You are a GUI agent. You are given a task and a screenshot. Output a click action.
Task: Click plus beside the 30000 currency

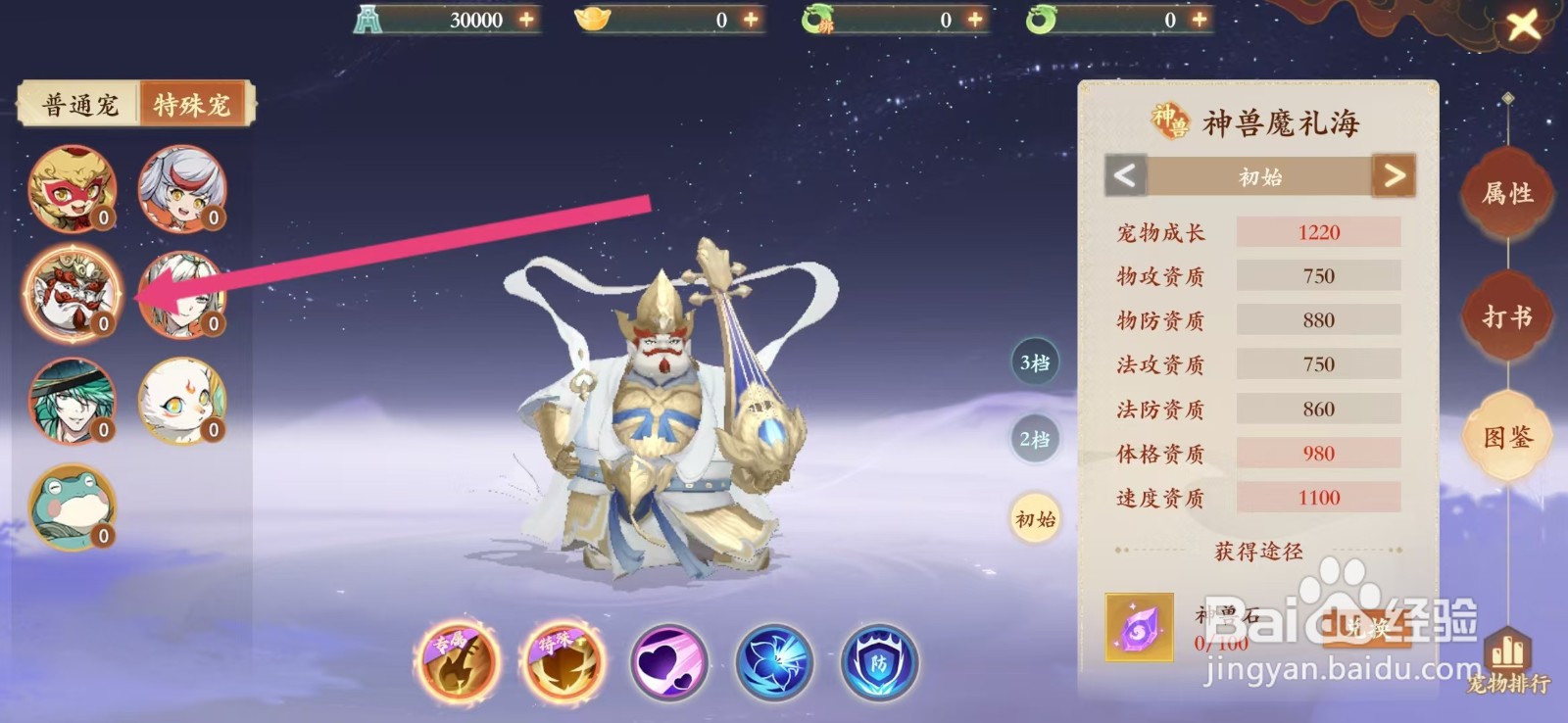[x=527, y=18]
